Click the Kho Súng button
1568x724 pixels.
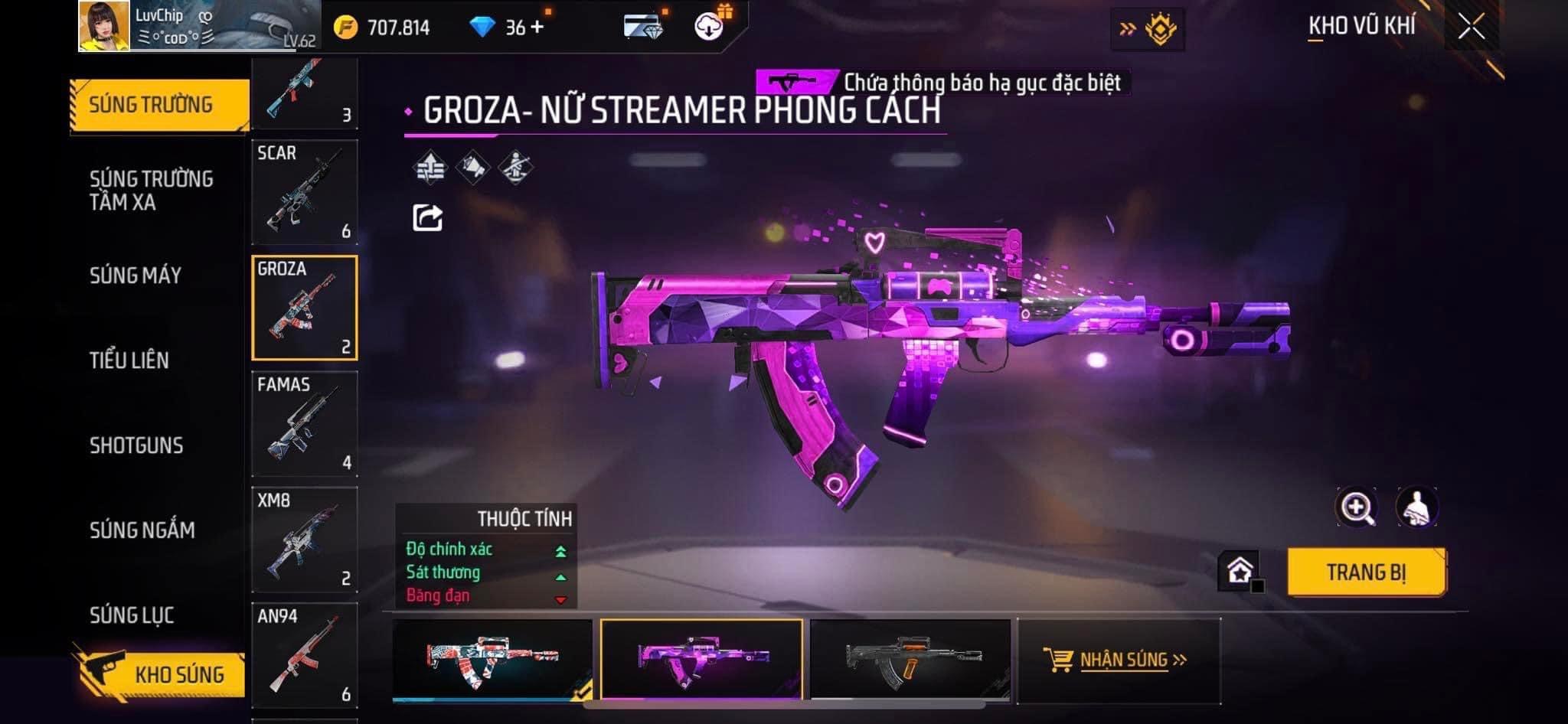pyautogui.click(x=162, y=673)
